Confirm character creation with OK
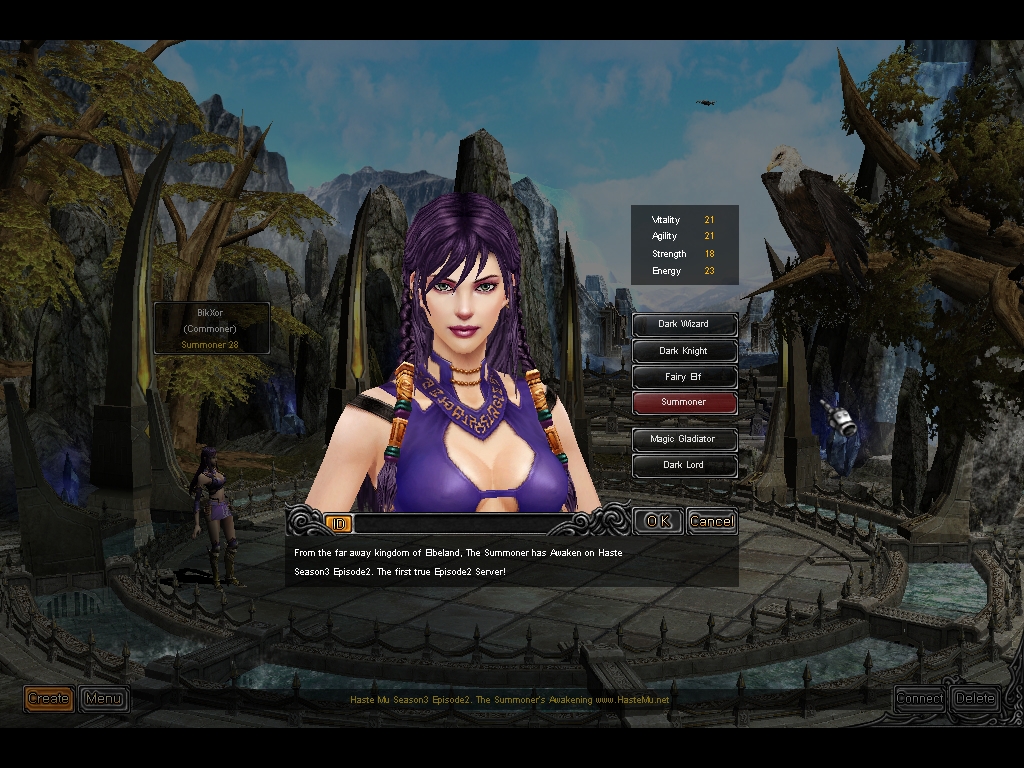Image resolution: width=1024 pixels, height=768 pixels. pyautogui.click(x=658, y=521)
